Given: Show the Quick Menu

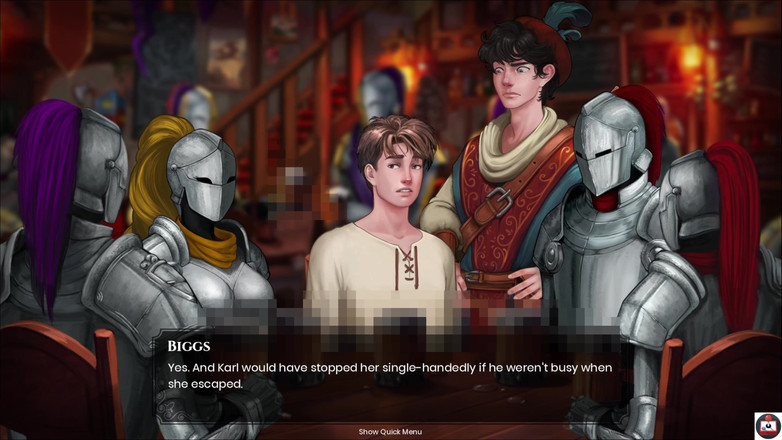Looking at the screenshot, I should point(390,432).
